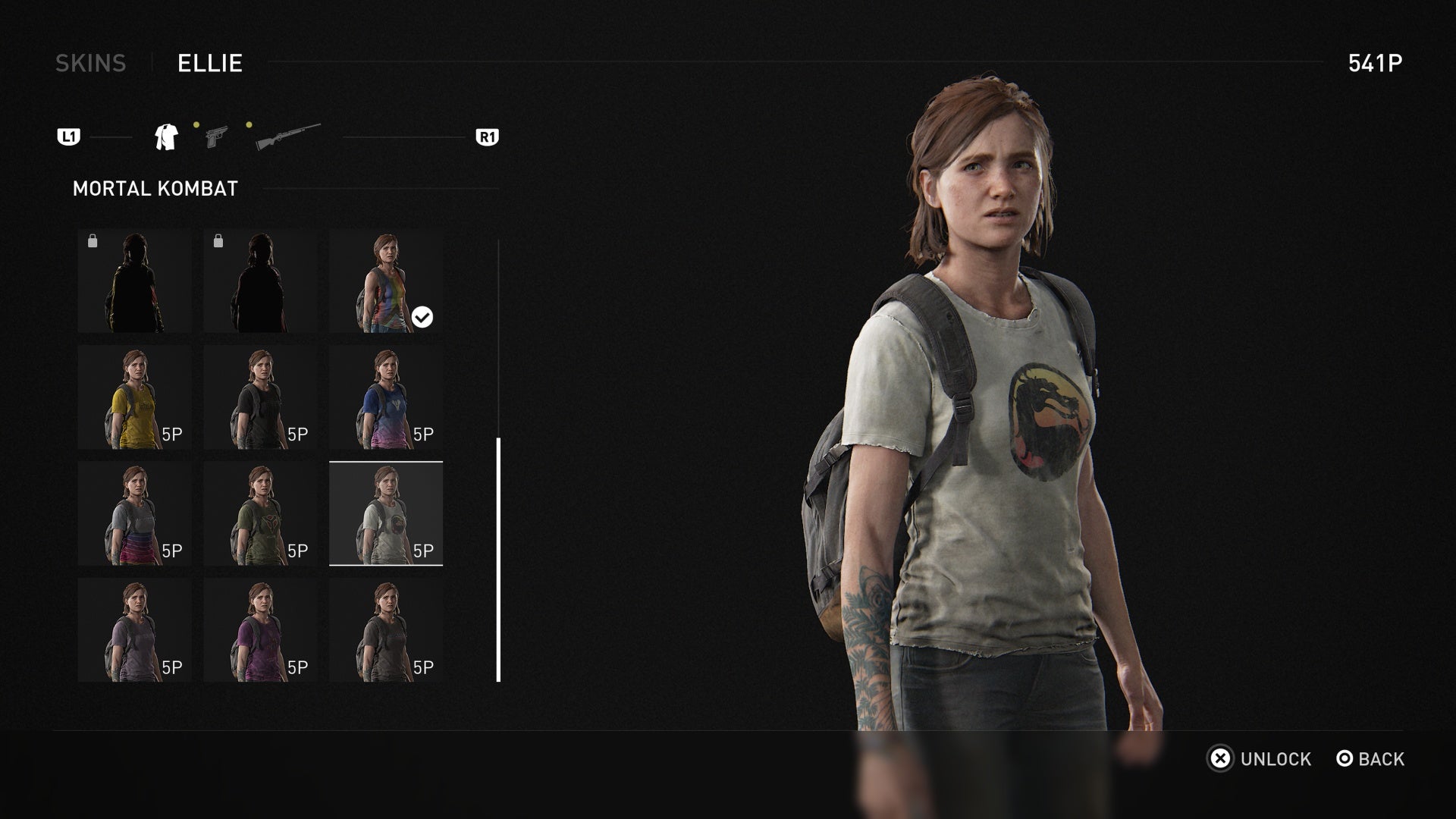Click the lock icon on the first locked skin

coord(93,239)
